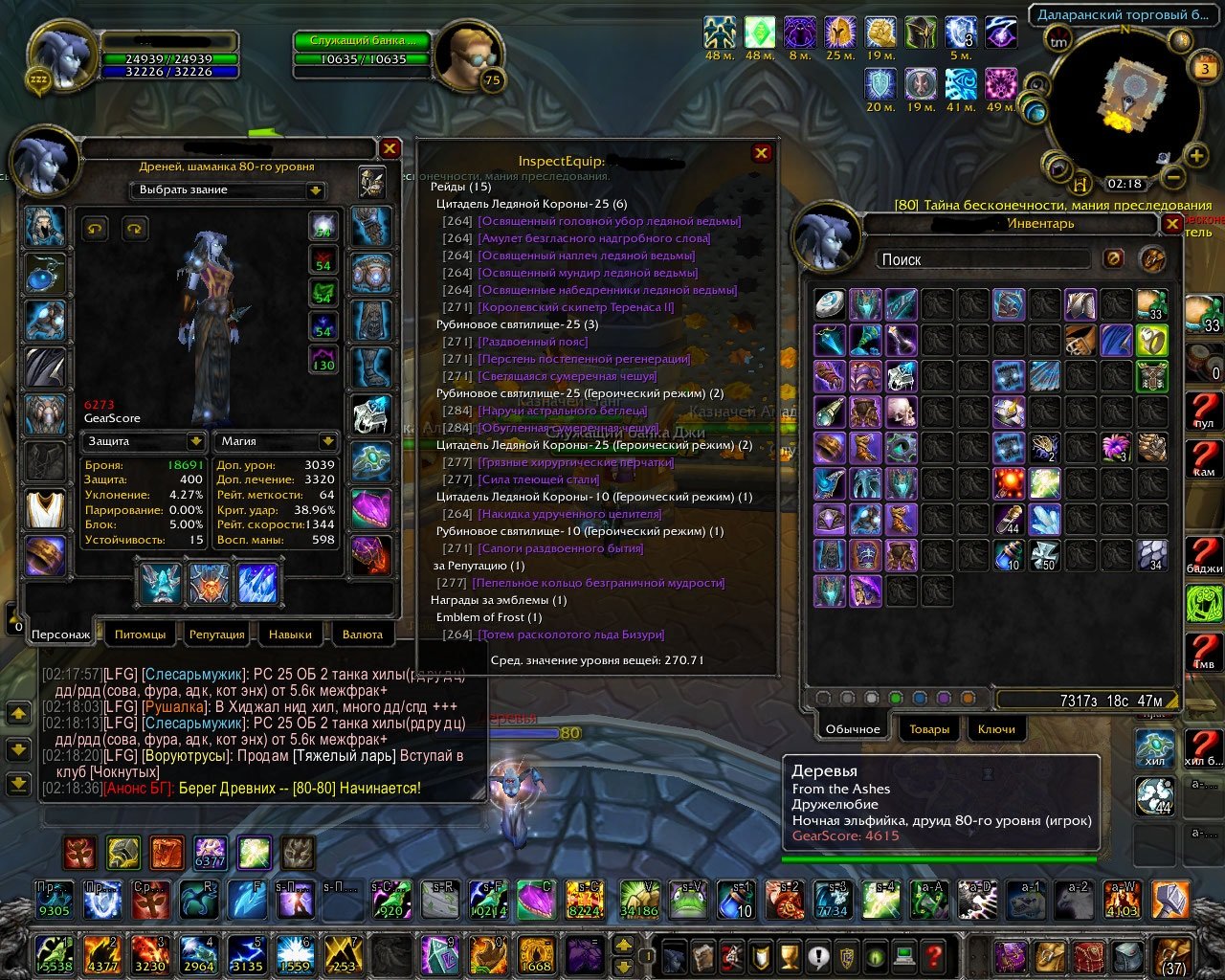Type in the inventory Поиск field

(x=981, y=259)
